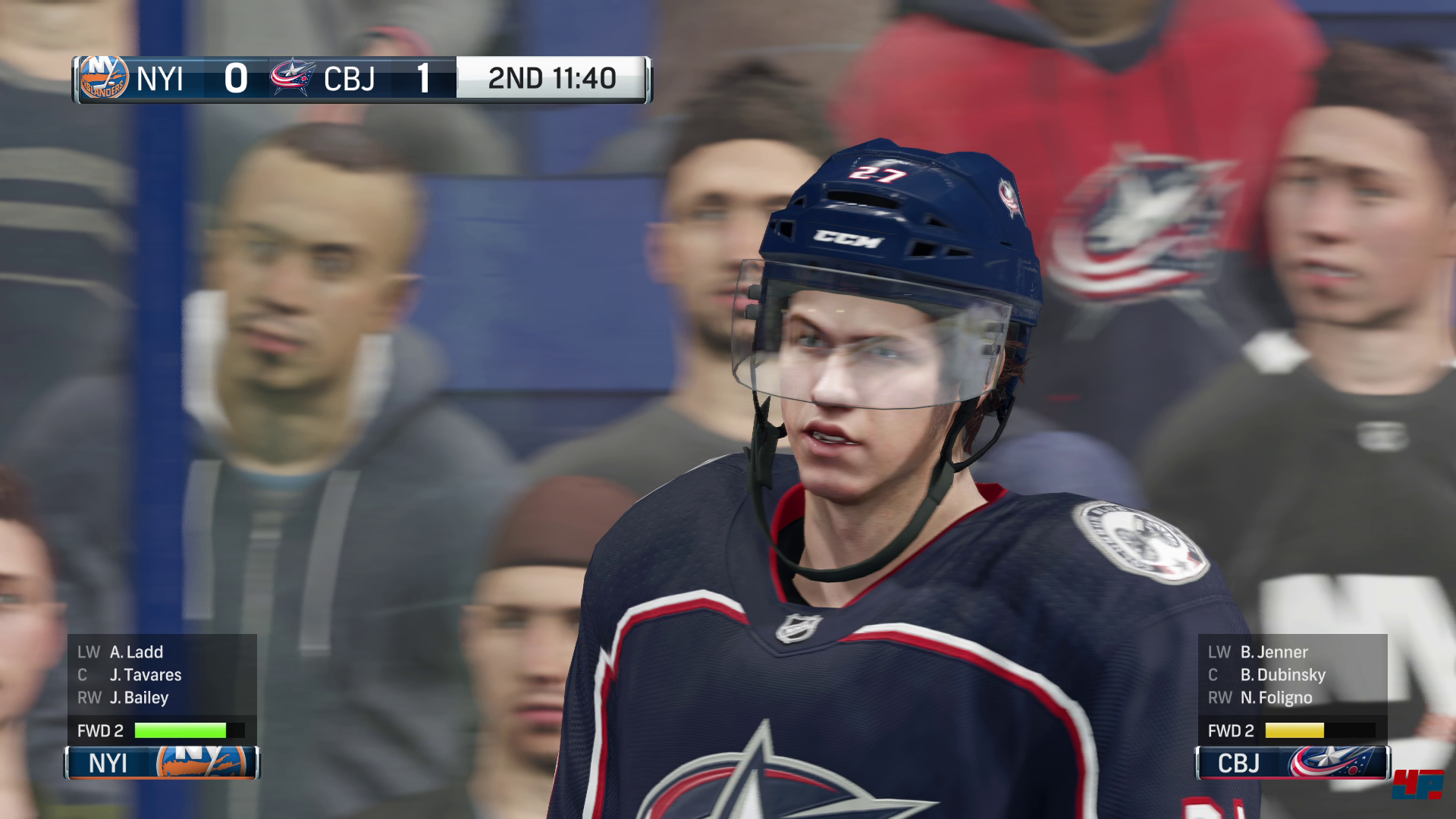Click the Islanders logo on the scoreboard
This screenshot has height=819, width=1456.
pyautogui.click(x=104, y=78)
